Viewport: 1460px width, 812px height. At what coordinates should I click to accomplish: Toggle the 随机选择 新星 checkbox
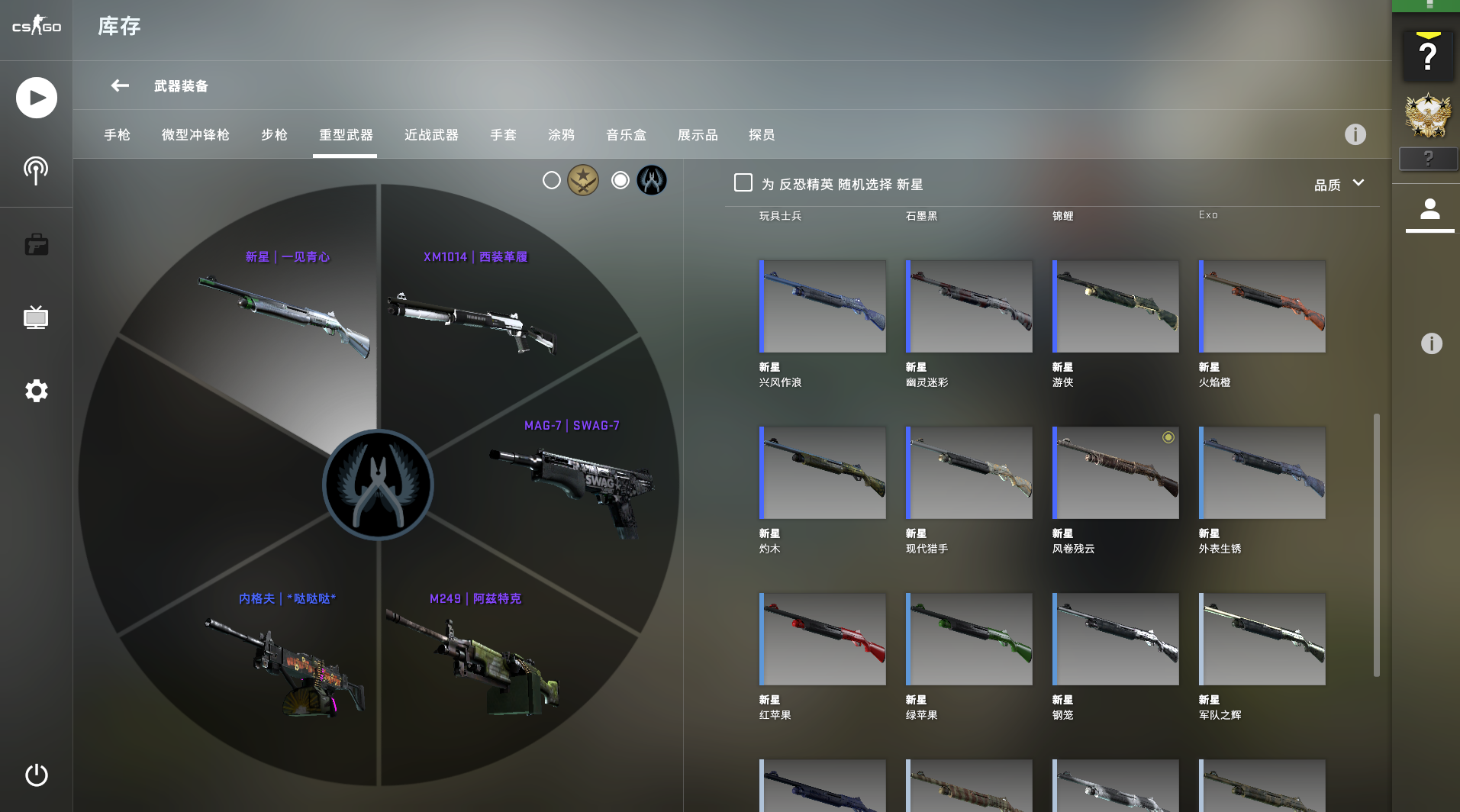[x=743, y=183]
